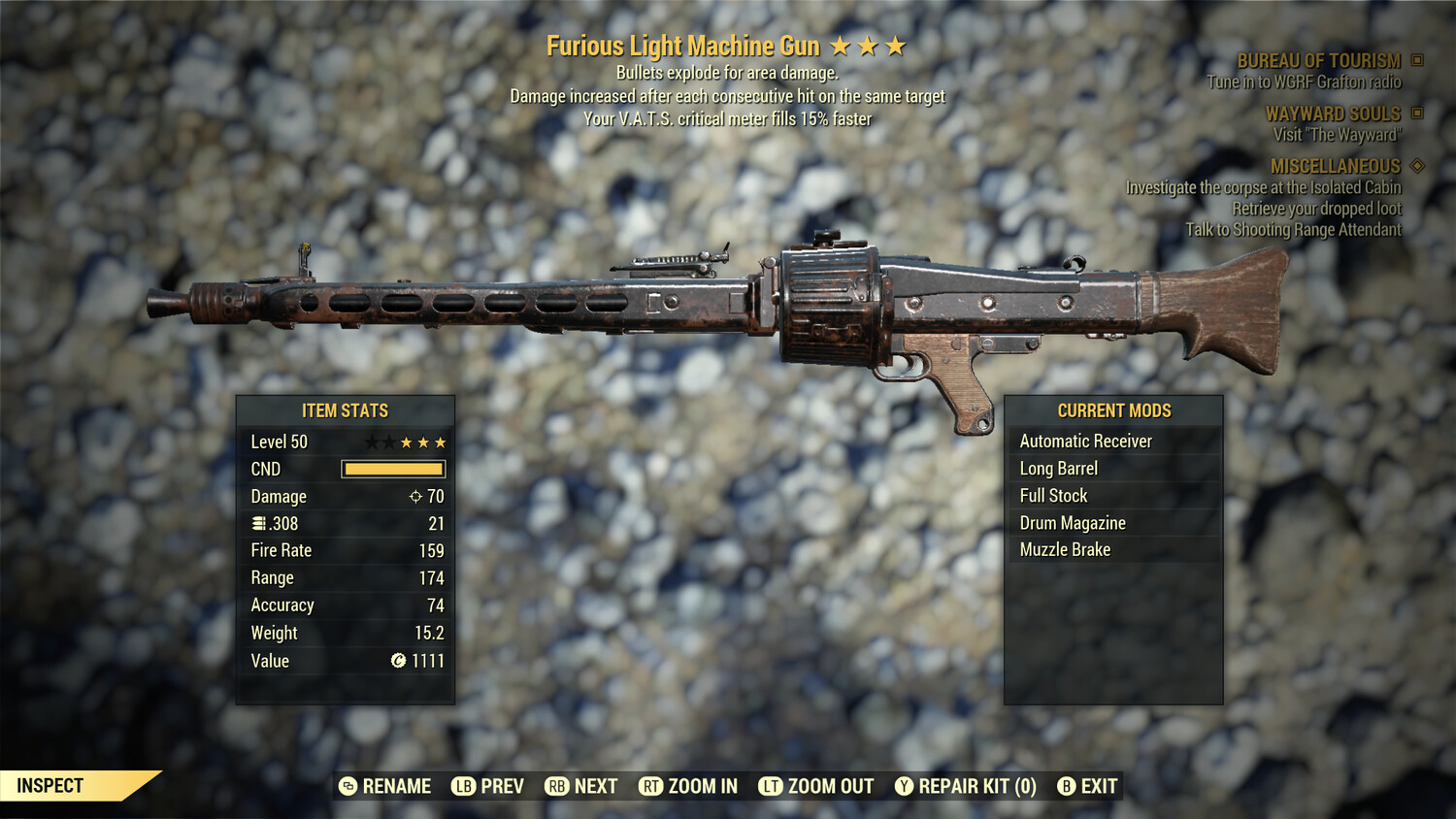Collapse the Miscellaneous quest section
Image resolution: width=1456 pixels, height=819 pixels.
1338,166
